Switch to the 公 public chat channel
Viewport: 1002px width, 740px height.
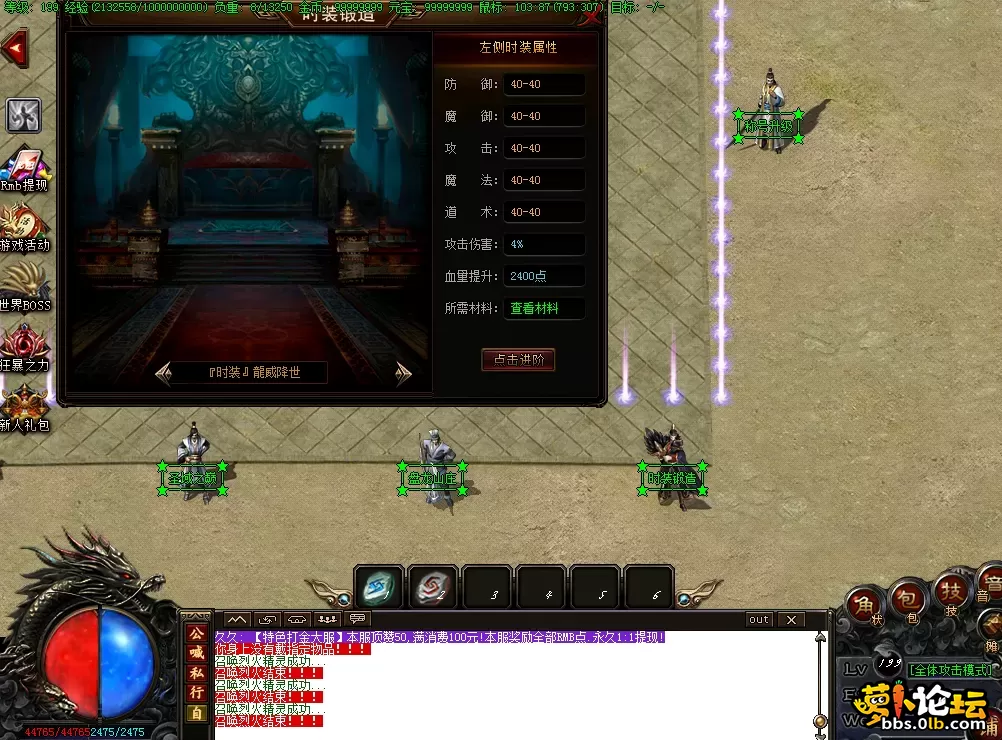pos(196,633)
